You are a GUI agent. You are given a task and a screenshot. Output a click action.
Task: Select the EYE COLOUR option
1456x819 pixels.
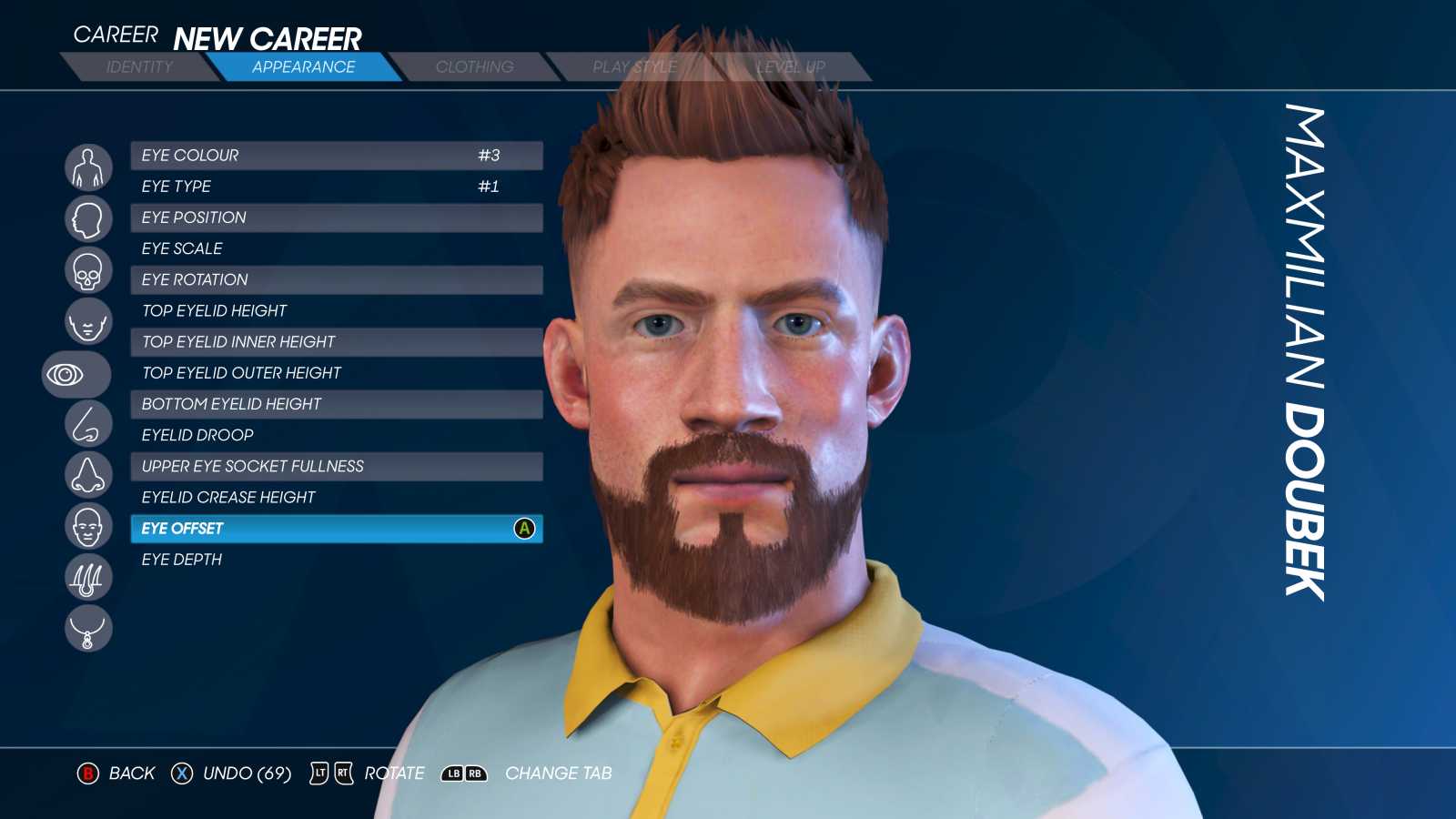[335, 155]
